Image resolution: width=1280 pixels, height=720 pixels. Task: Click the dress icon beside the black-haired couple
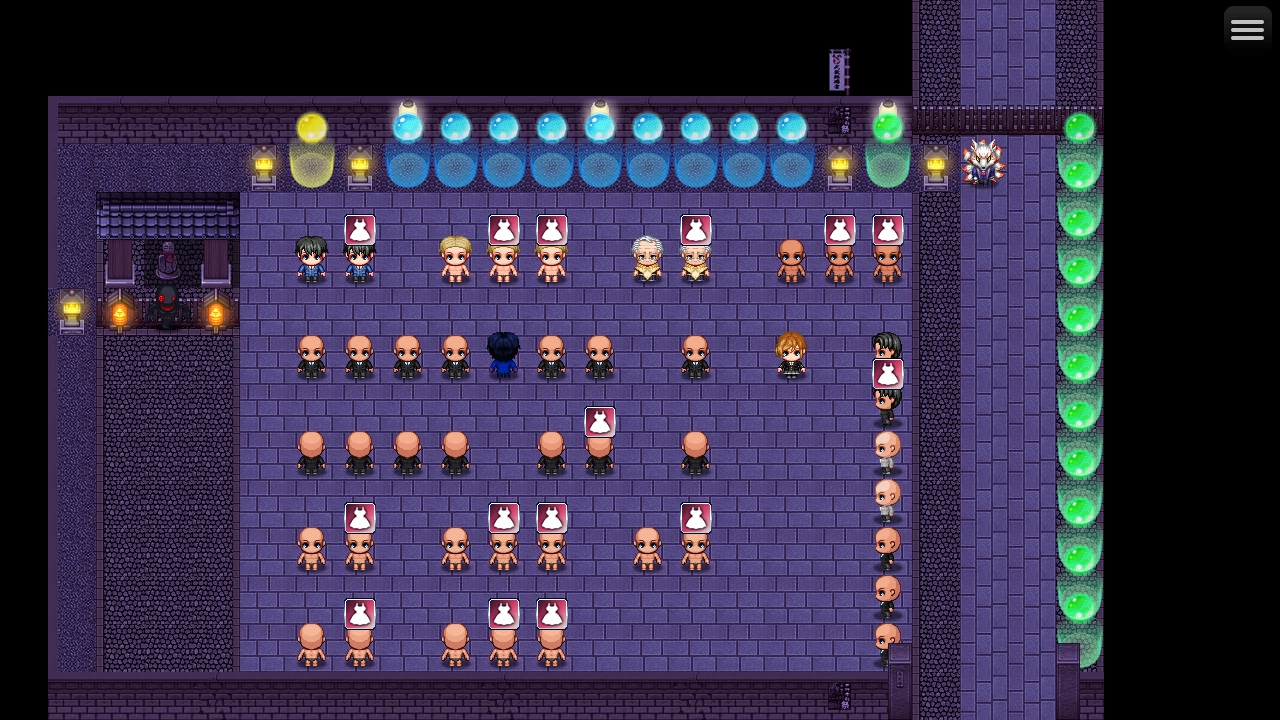(x=360, y=229)
